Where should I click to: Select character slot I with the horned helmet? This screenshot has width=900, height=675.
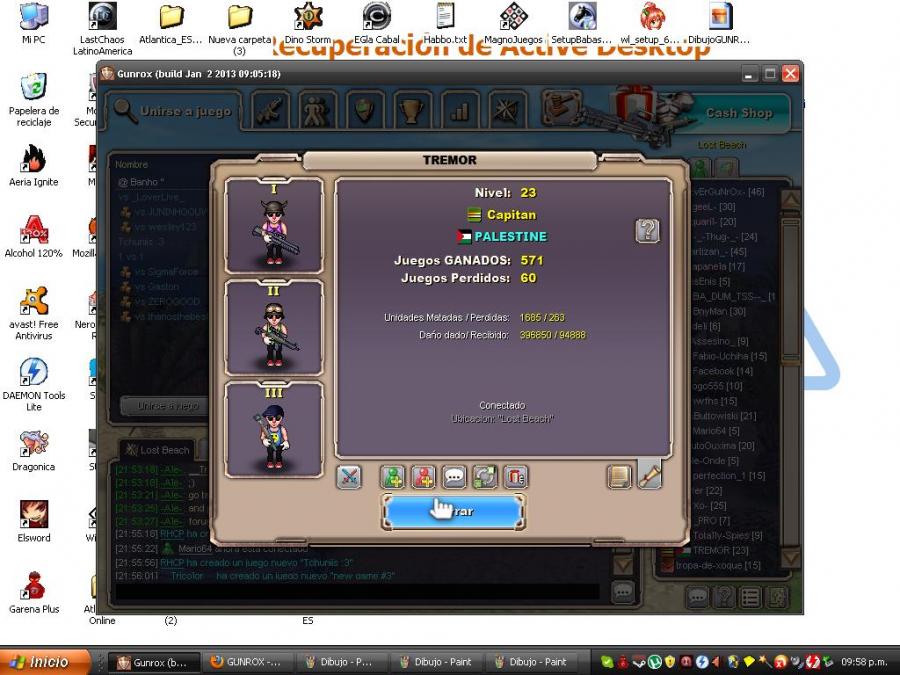click(274, 225)
